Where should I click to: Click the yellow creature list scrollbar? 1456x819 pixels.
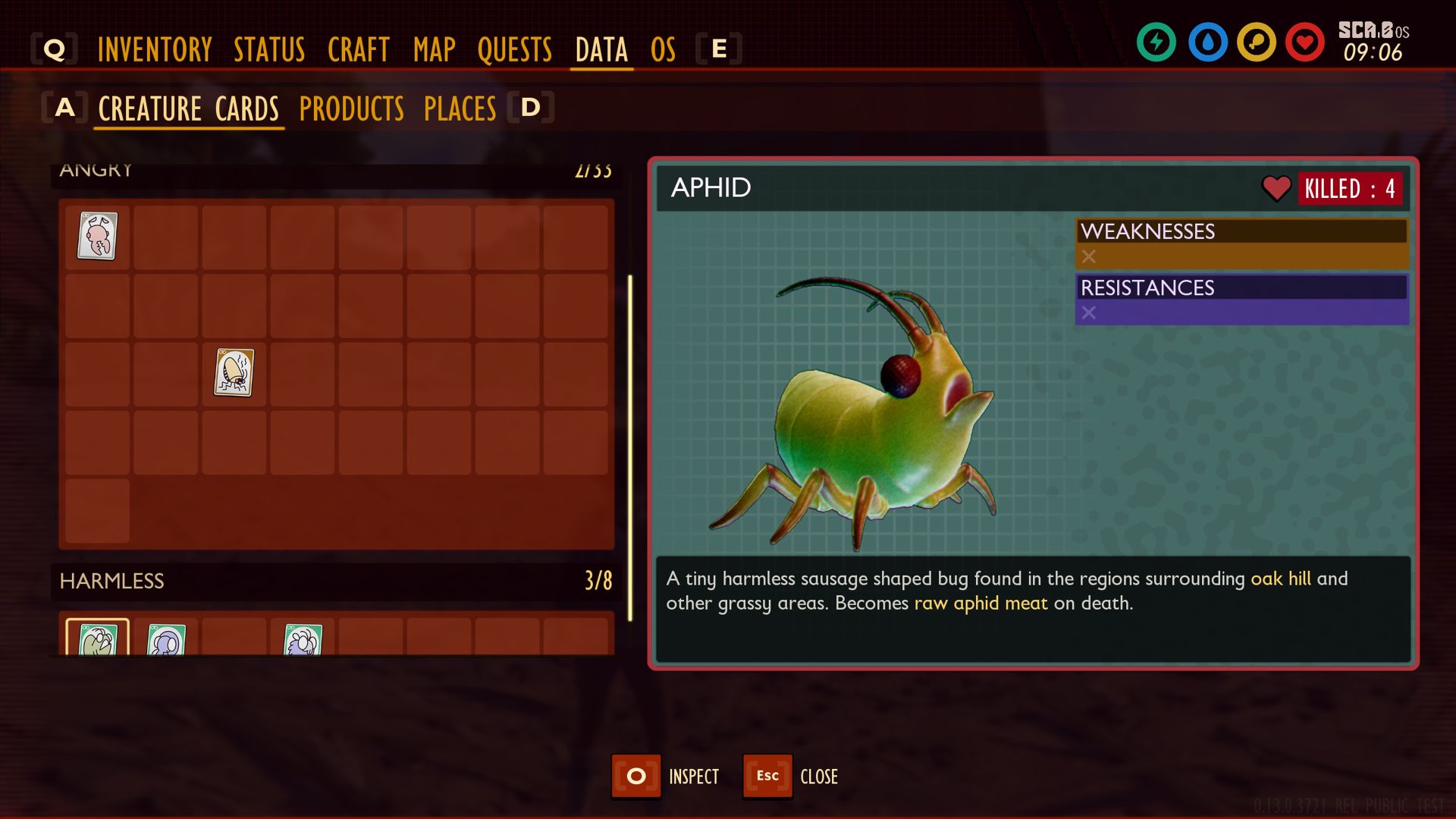(630, 447)
